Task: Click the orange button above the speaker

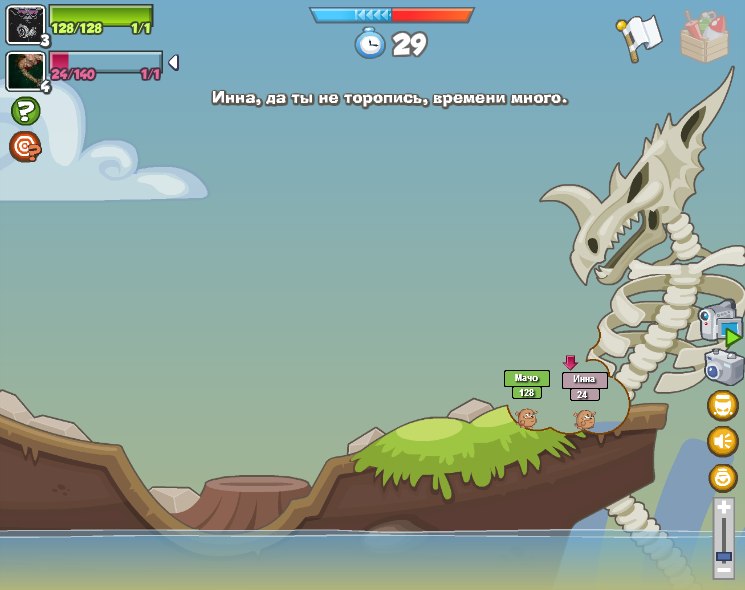Action: pos(723,405)
